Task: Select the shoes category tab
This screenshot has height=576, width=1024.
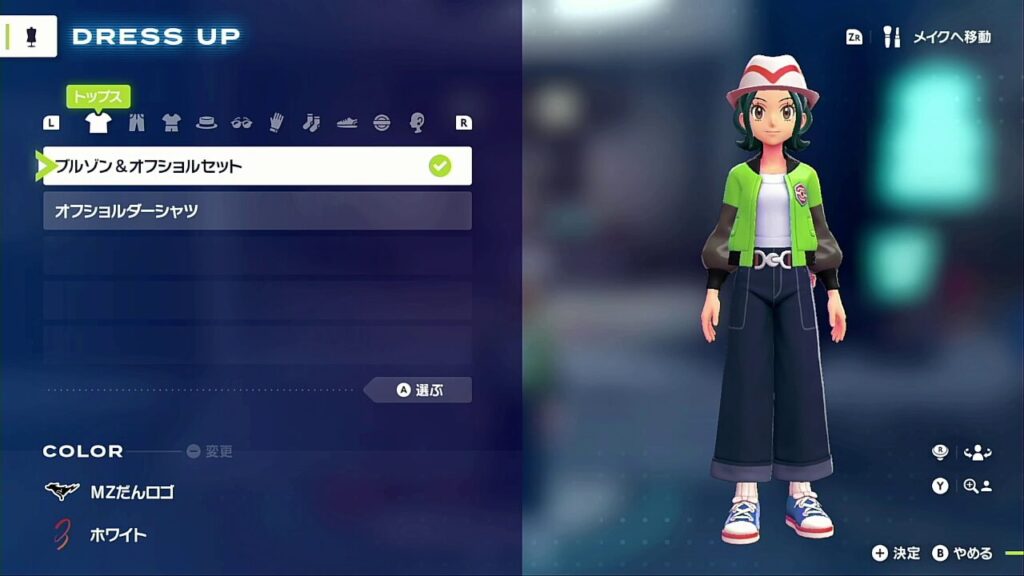Action: pyautogui.click(x=346, y=123)
